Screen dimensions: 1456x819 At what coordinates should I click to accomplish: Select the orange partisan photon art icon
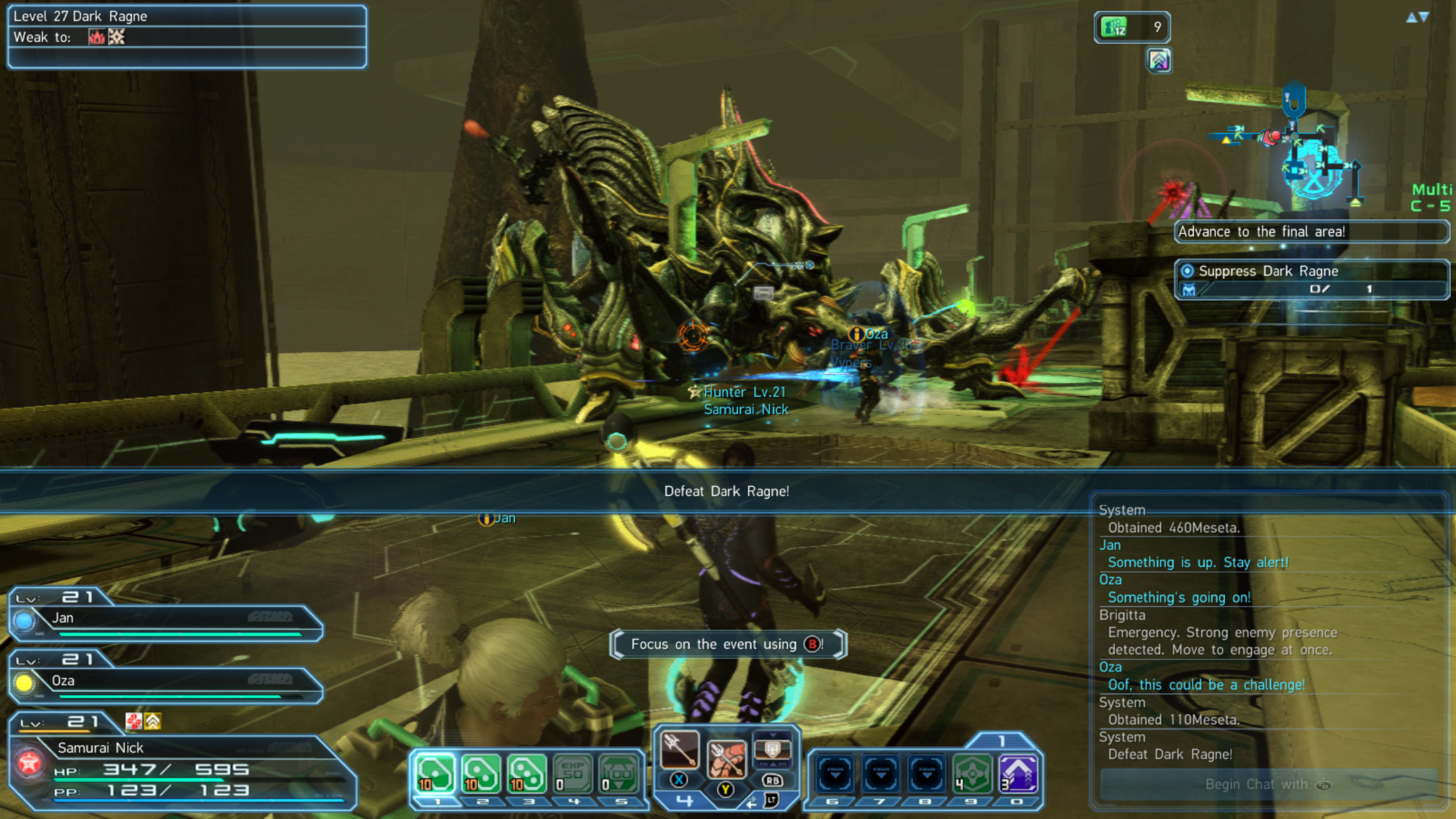point(726,758)
